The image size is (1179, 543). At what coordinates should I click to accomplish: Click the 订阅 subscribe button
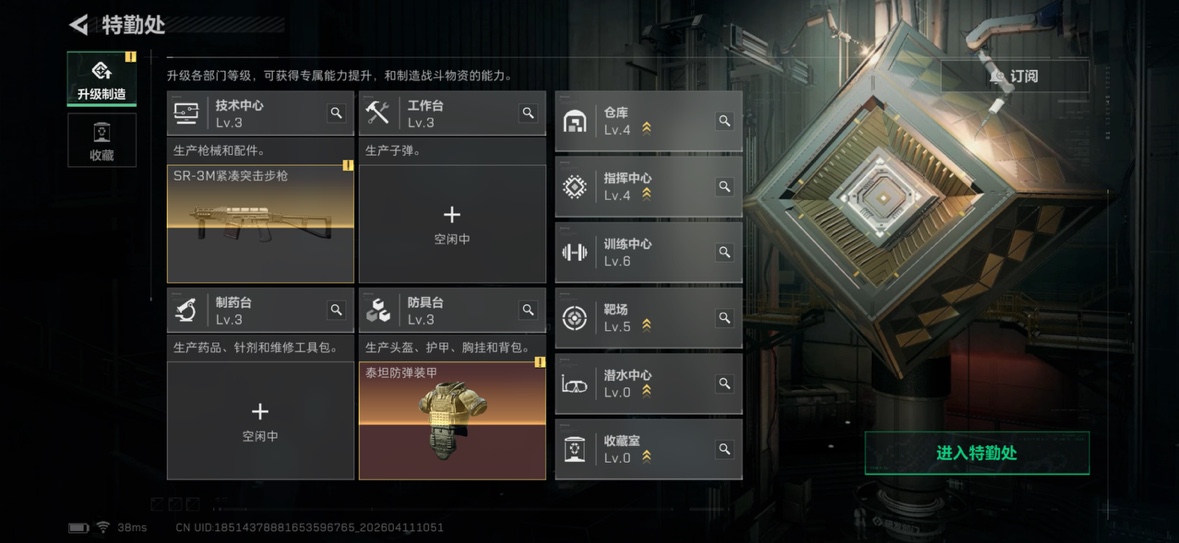coord(1014,76)
